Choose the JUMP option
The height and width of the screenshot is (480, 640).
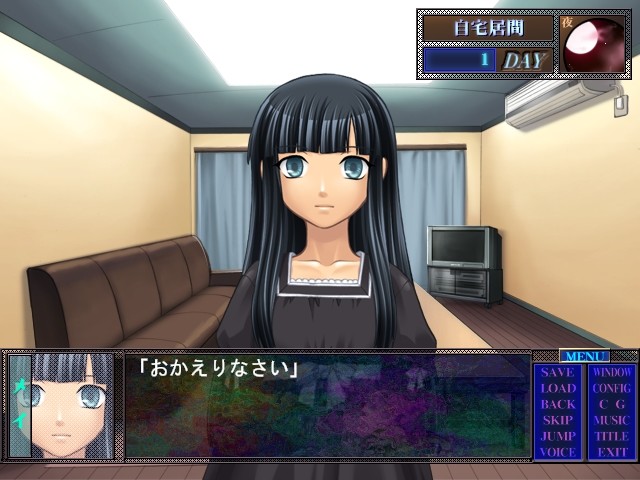(x=558, y=436)
